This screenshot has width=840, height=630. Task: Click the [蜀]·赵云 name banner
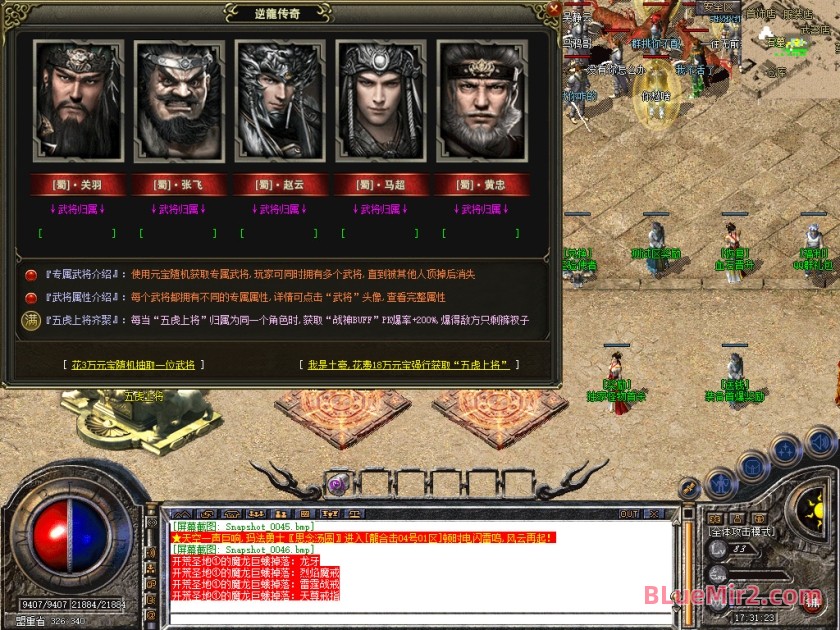(279, 185)
